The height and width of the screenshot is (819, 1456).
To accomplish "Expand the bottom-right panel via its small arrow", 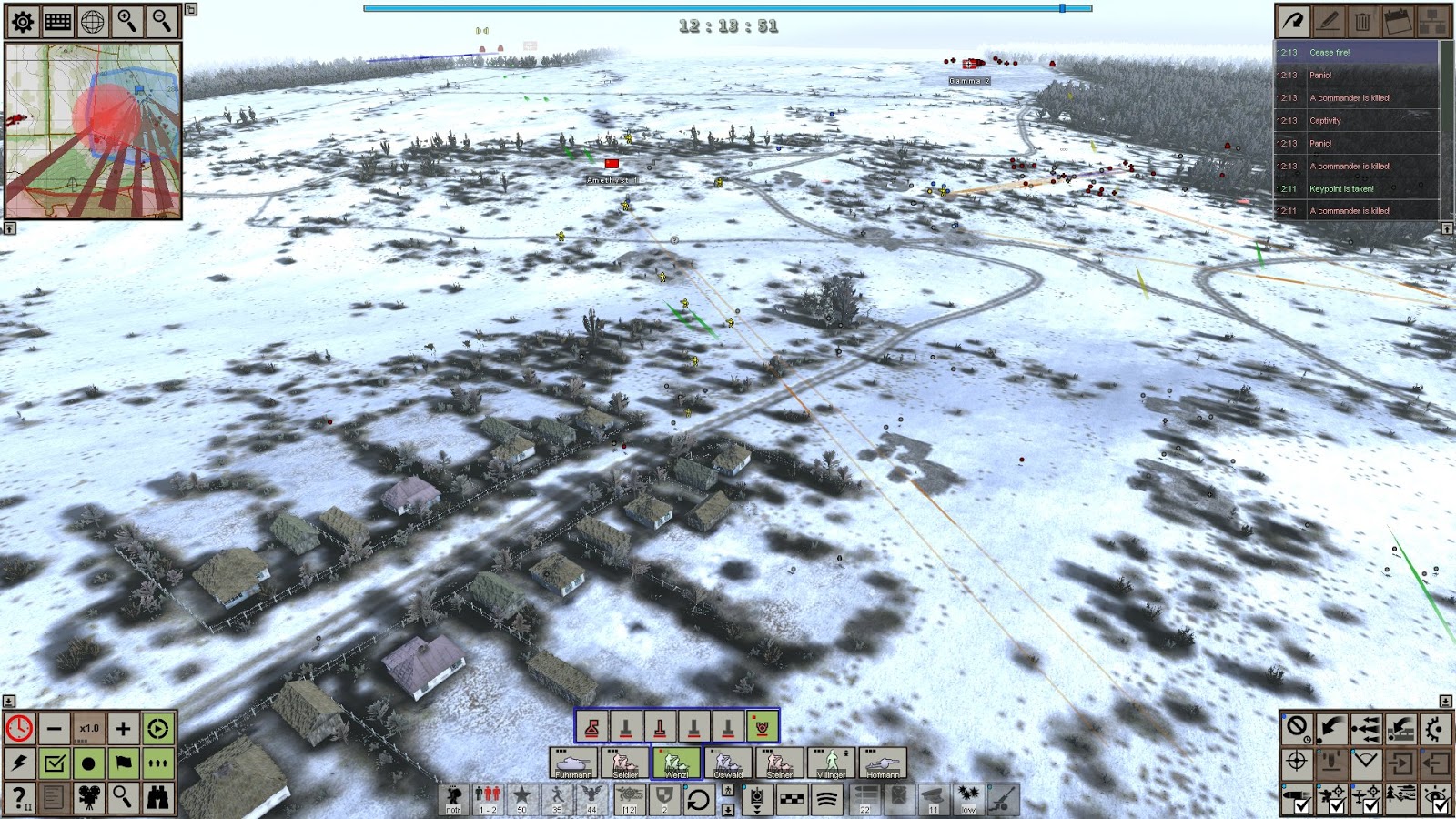I will (x=1447, y=703).
